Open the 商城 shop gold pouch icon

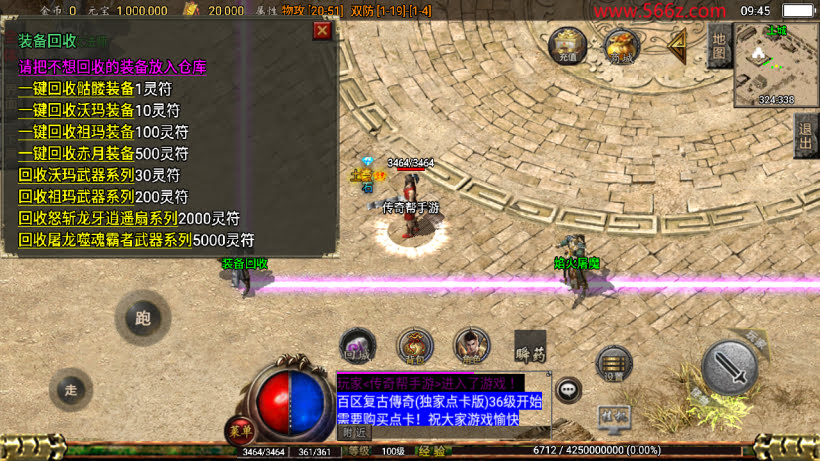621,45
